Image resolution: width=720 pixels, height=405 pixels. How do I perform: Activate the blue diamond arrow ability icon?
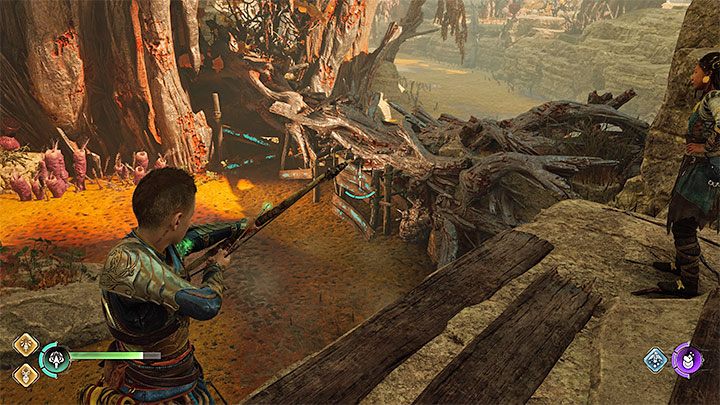656,359
